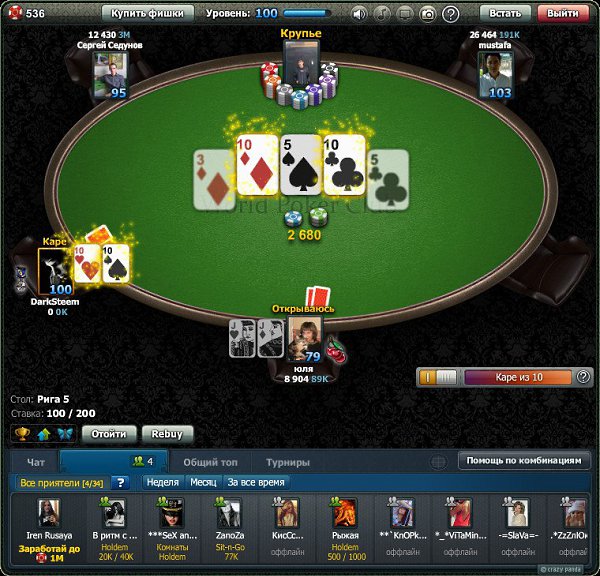Open the trophy achievements icon
The height and width of the screenshot is (576, 600).
(21, 434)
